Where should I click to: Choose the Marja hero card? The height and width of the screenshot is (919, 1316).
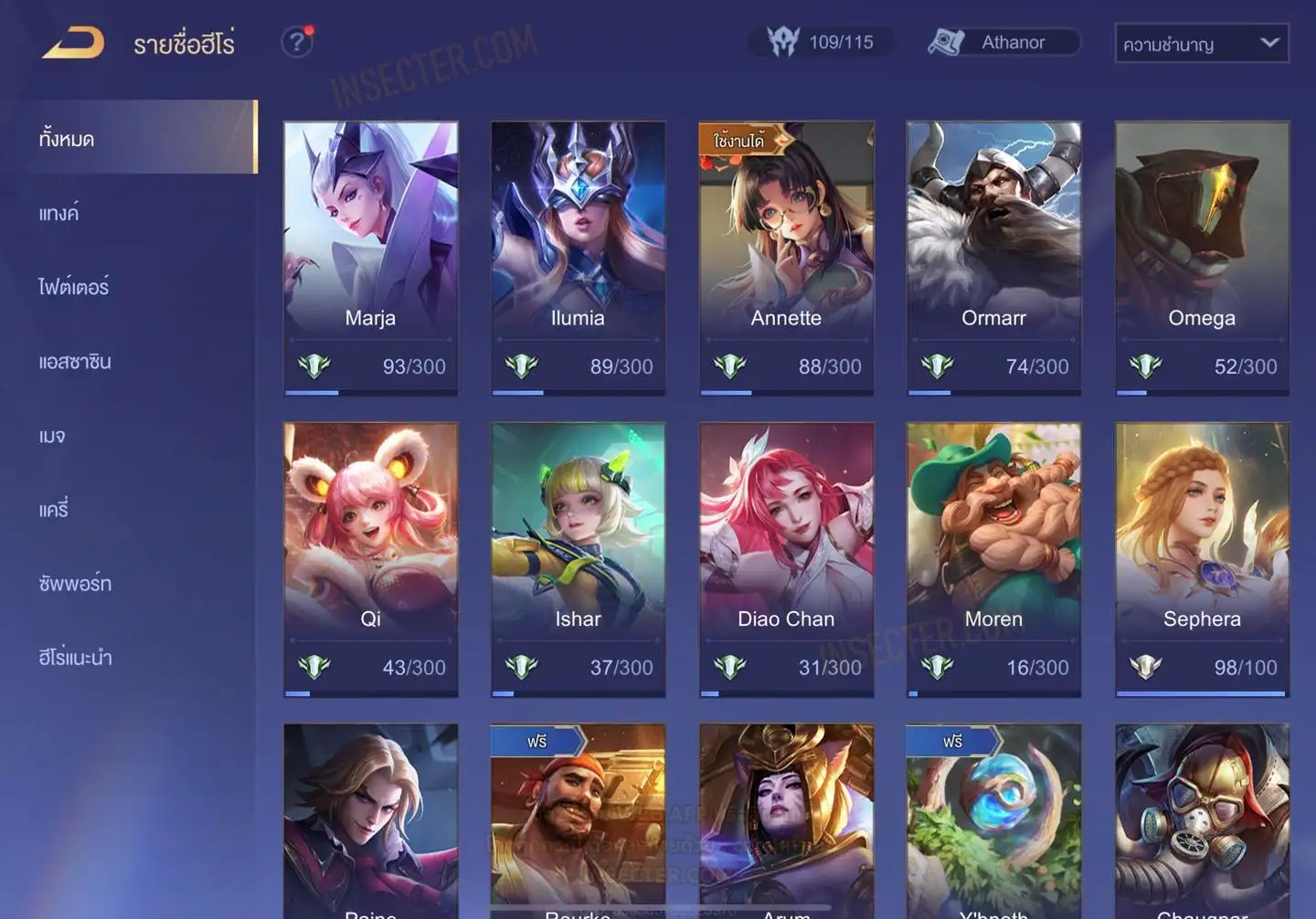[x=370, y=258]
